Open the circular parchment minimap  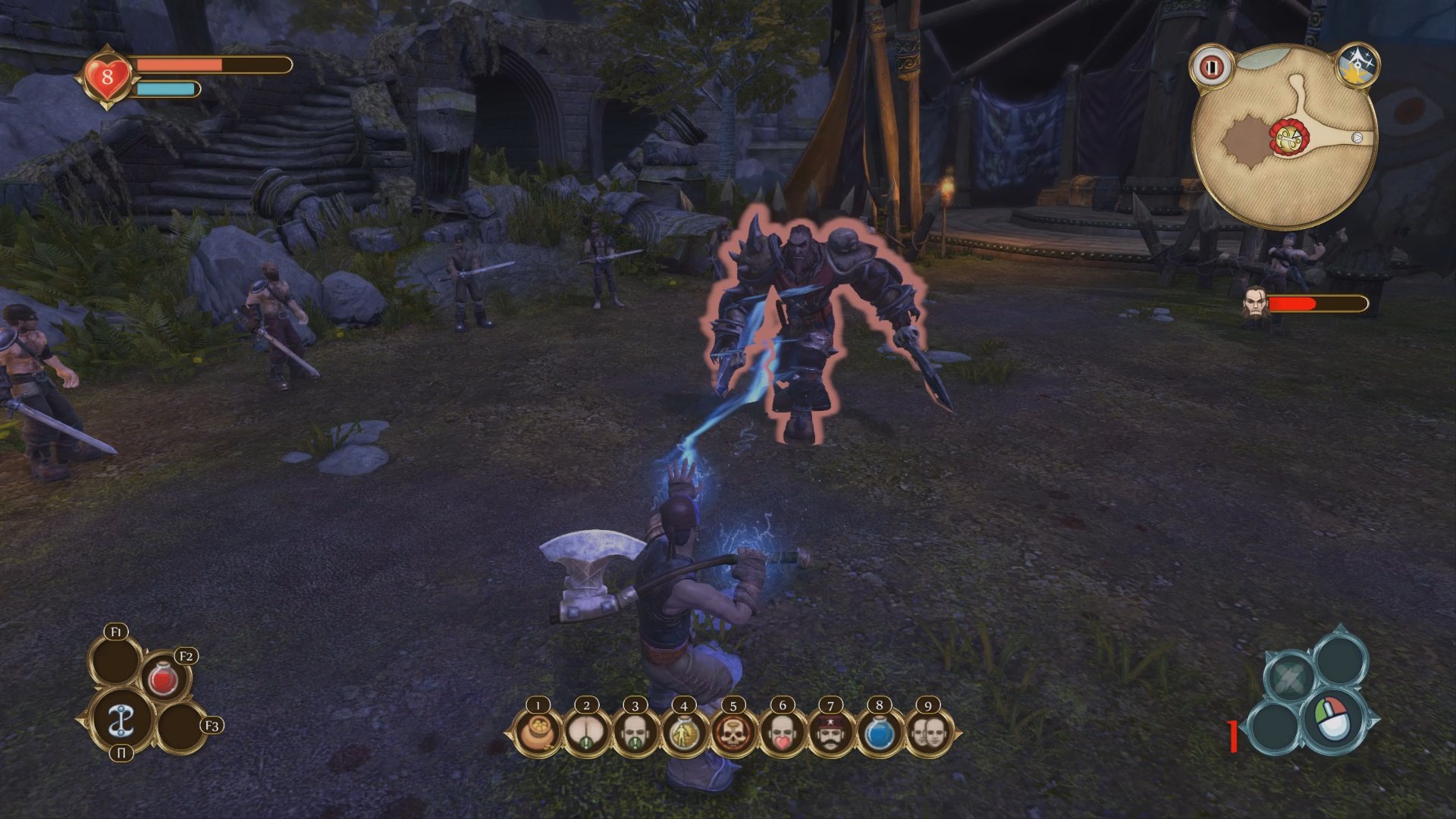pos(1283,144)
